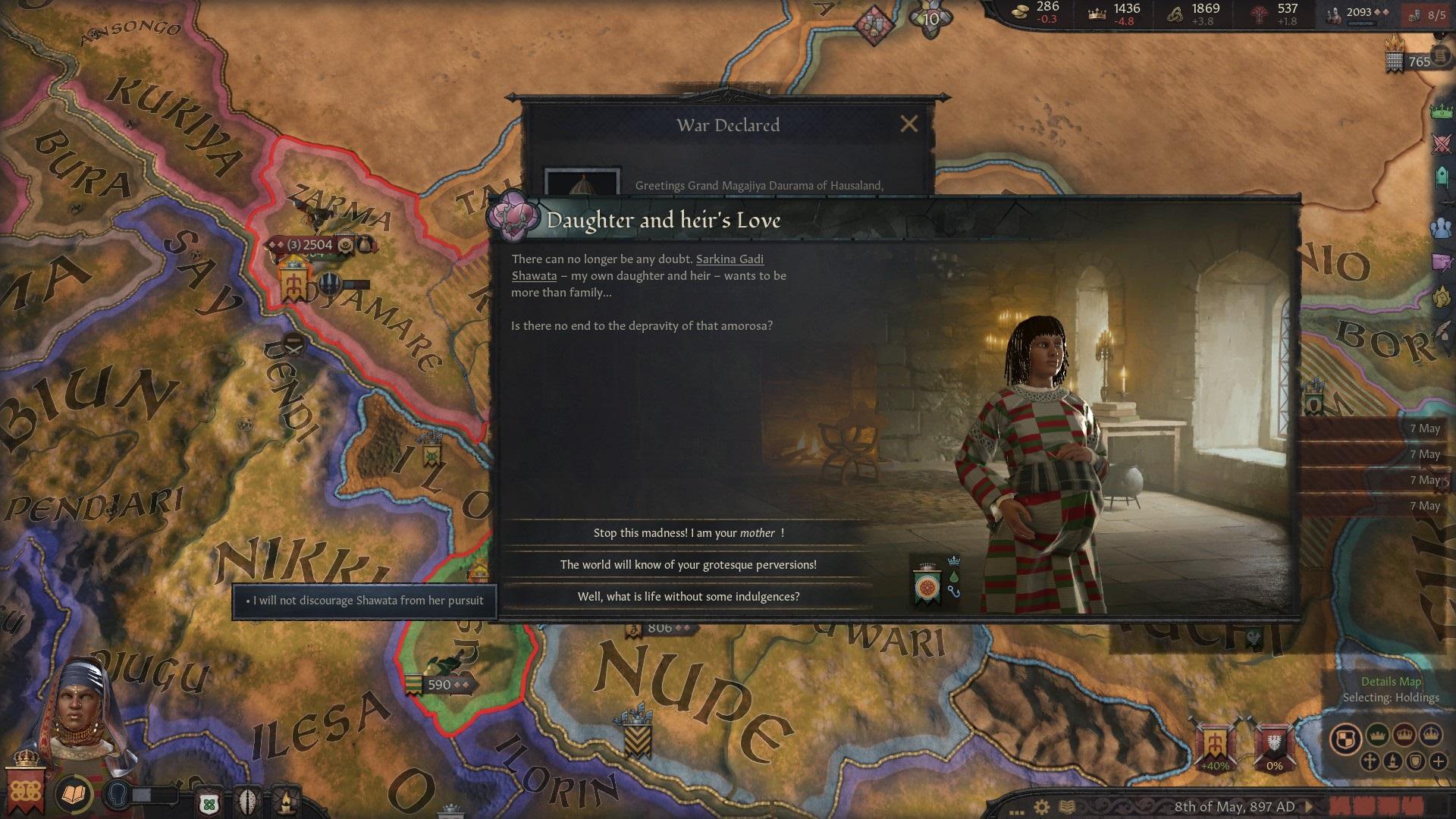
Task: Pick "Well, what is life without some indulgences?"
Action: pyautogui.click(x=688, y=597)
